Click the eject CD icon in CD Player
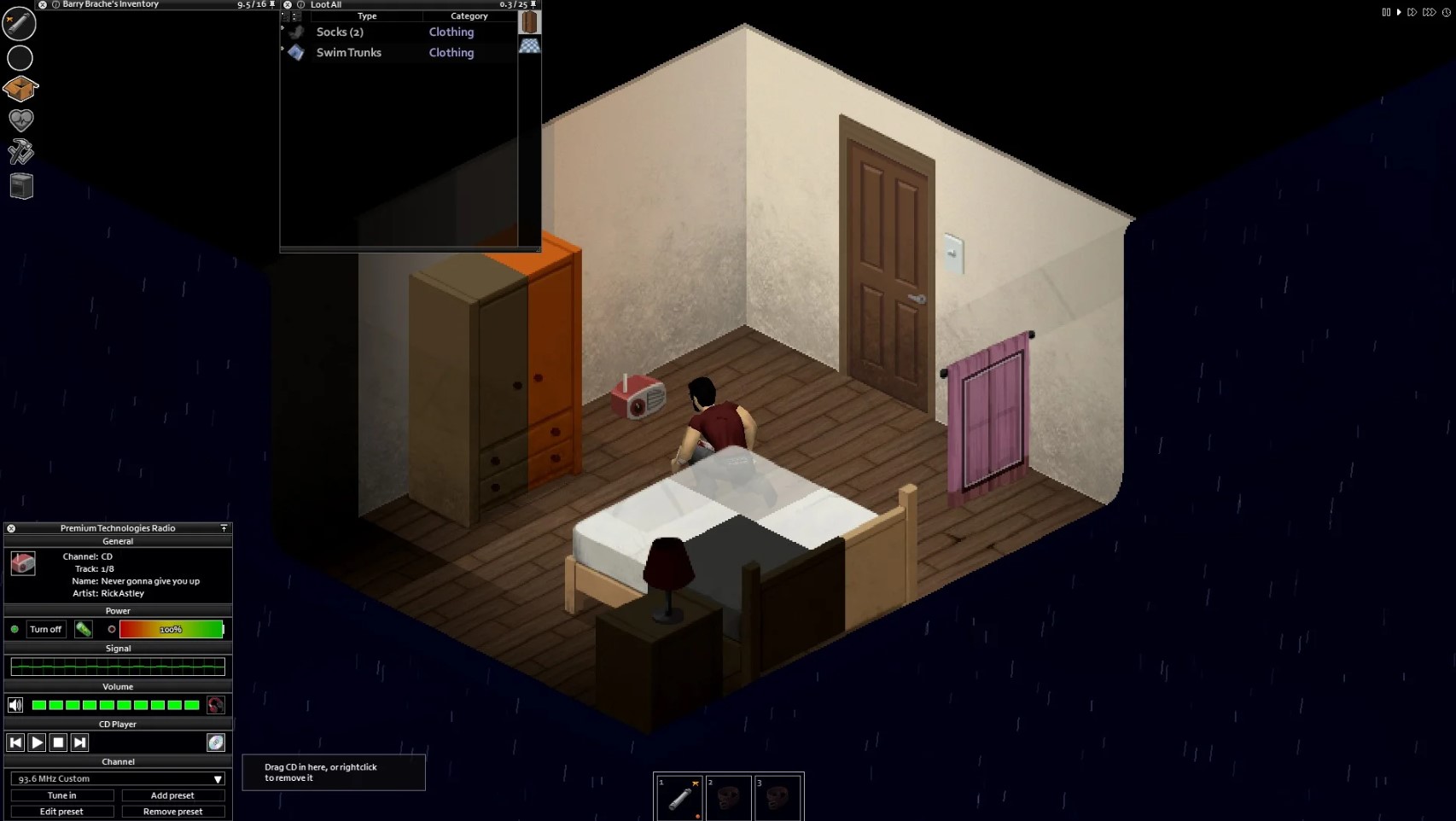Screen dimensions: 1456x821 click(216, 742)
